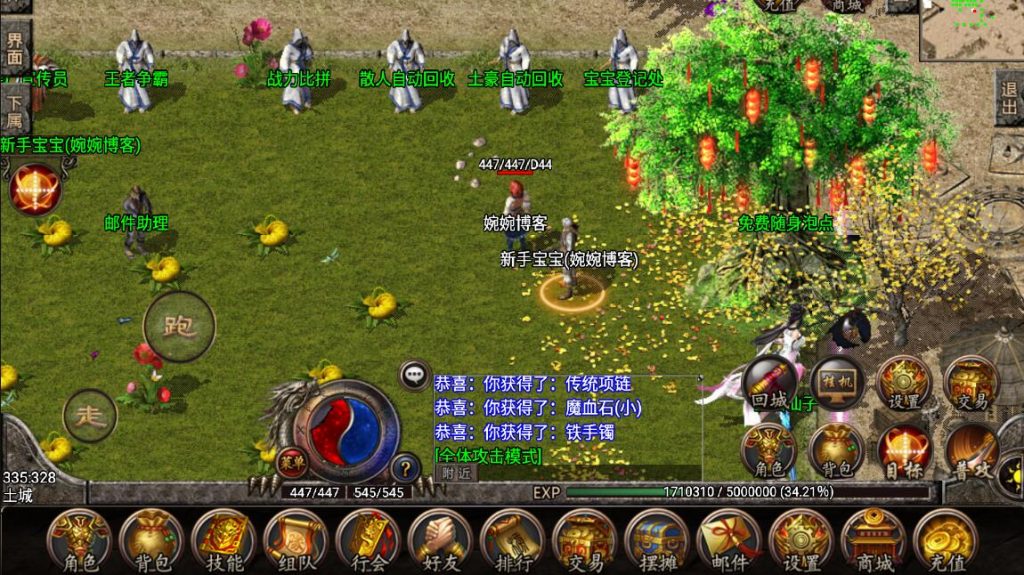Screen dimensions: 1024x575
Task: Open the minimap
Action: click(970, 30)
